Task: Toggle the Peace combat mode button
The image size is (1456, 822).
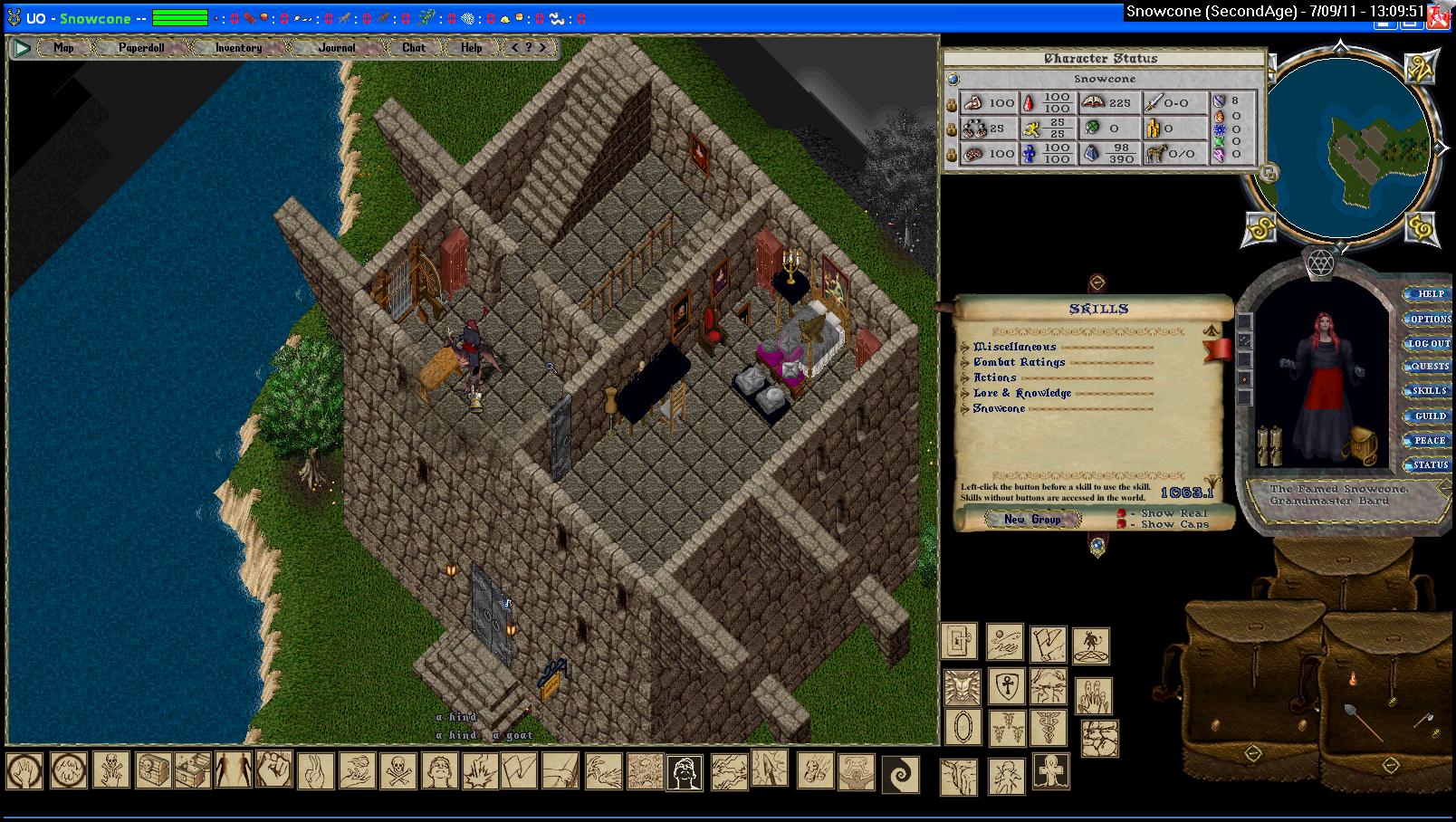Action: click(1430, 441)
